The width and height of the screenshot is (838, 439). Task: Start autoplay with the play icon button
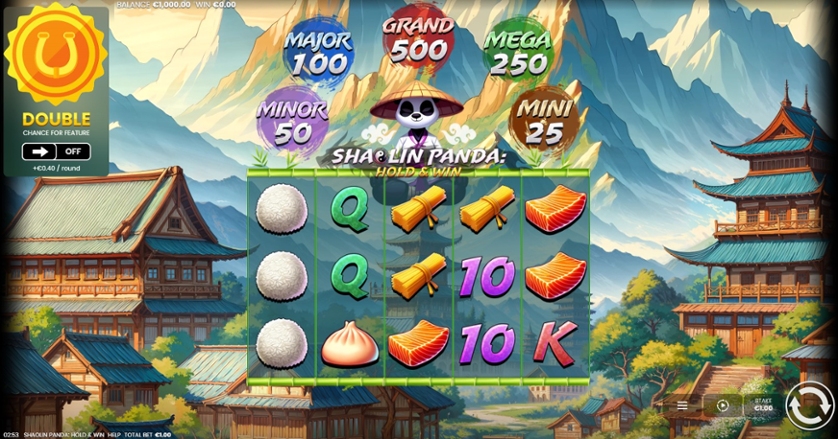[x=723, y=406]
